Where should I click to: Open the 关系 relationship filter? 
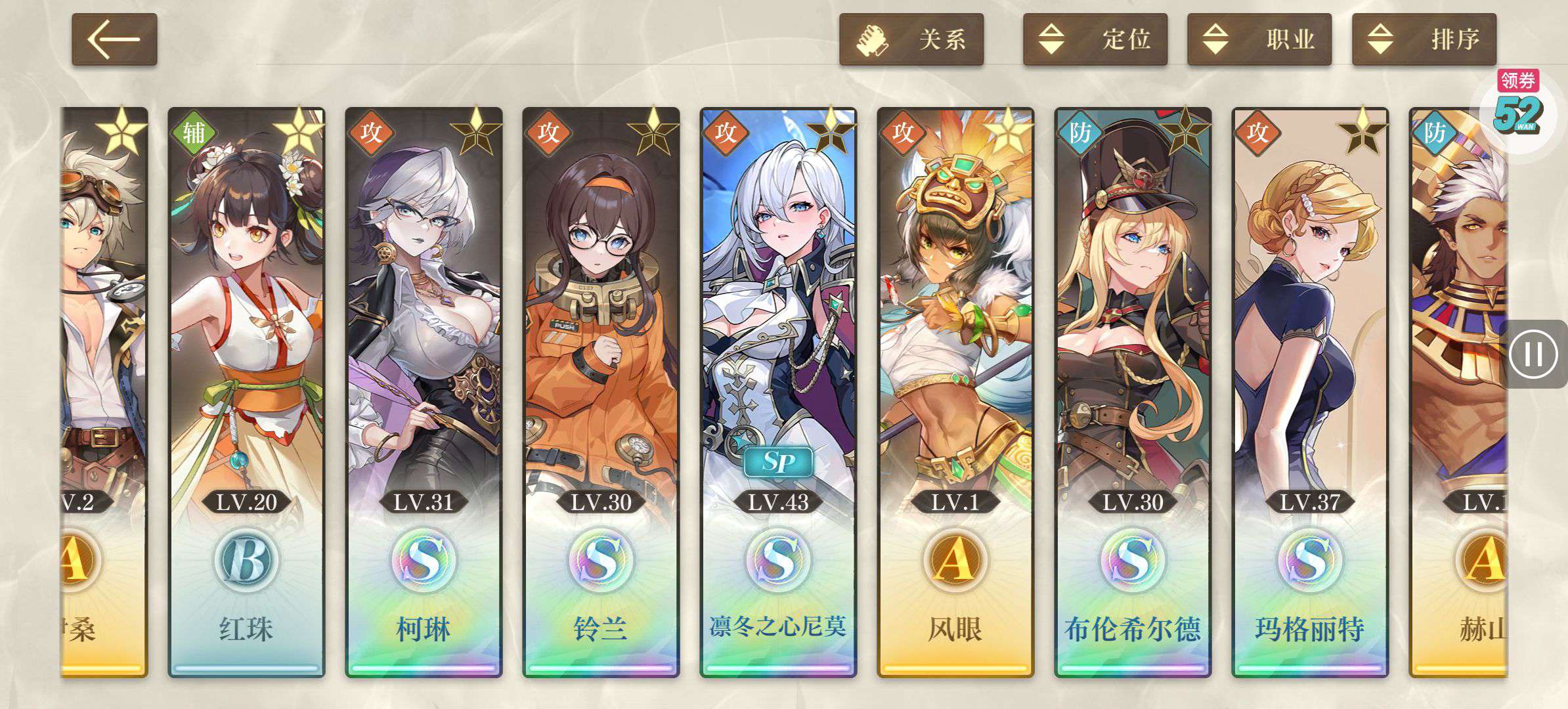pyautogui.click(x=911, y=39)
